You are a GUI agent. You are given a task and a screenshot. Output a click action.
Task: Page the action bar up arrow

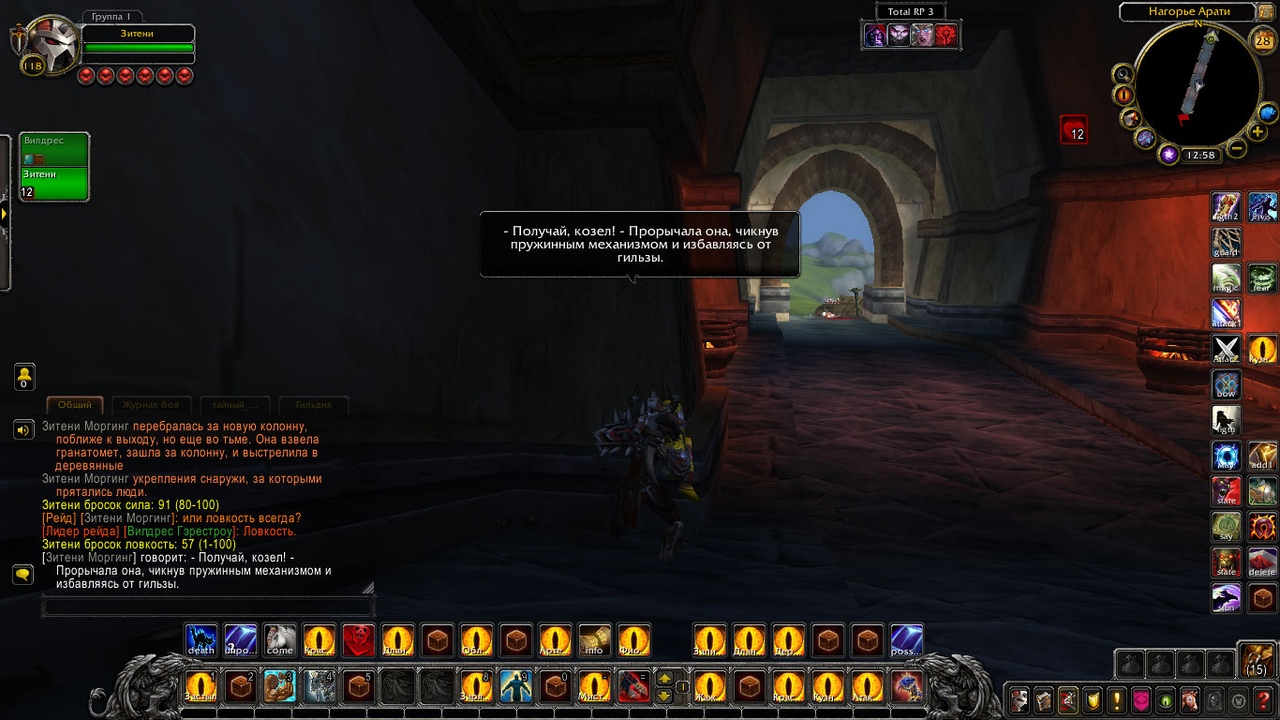(x=664, y=678)
